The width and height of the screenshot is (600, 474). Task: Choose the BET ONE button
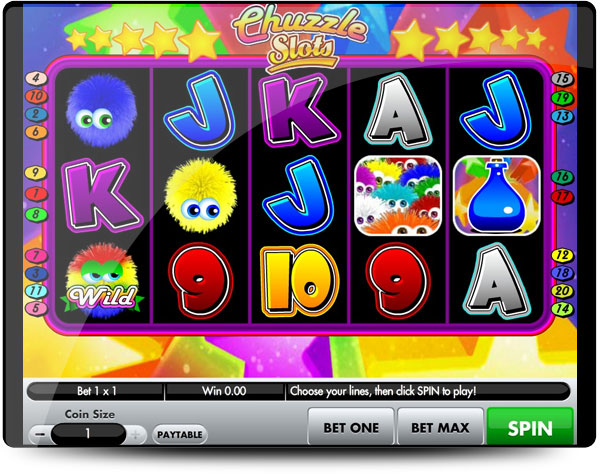350,427
